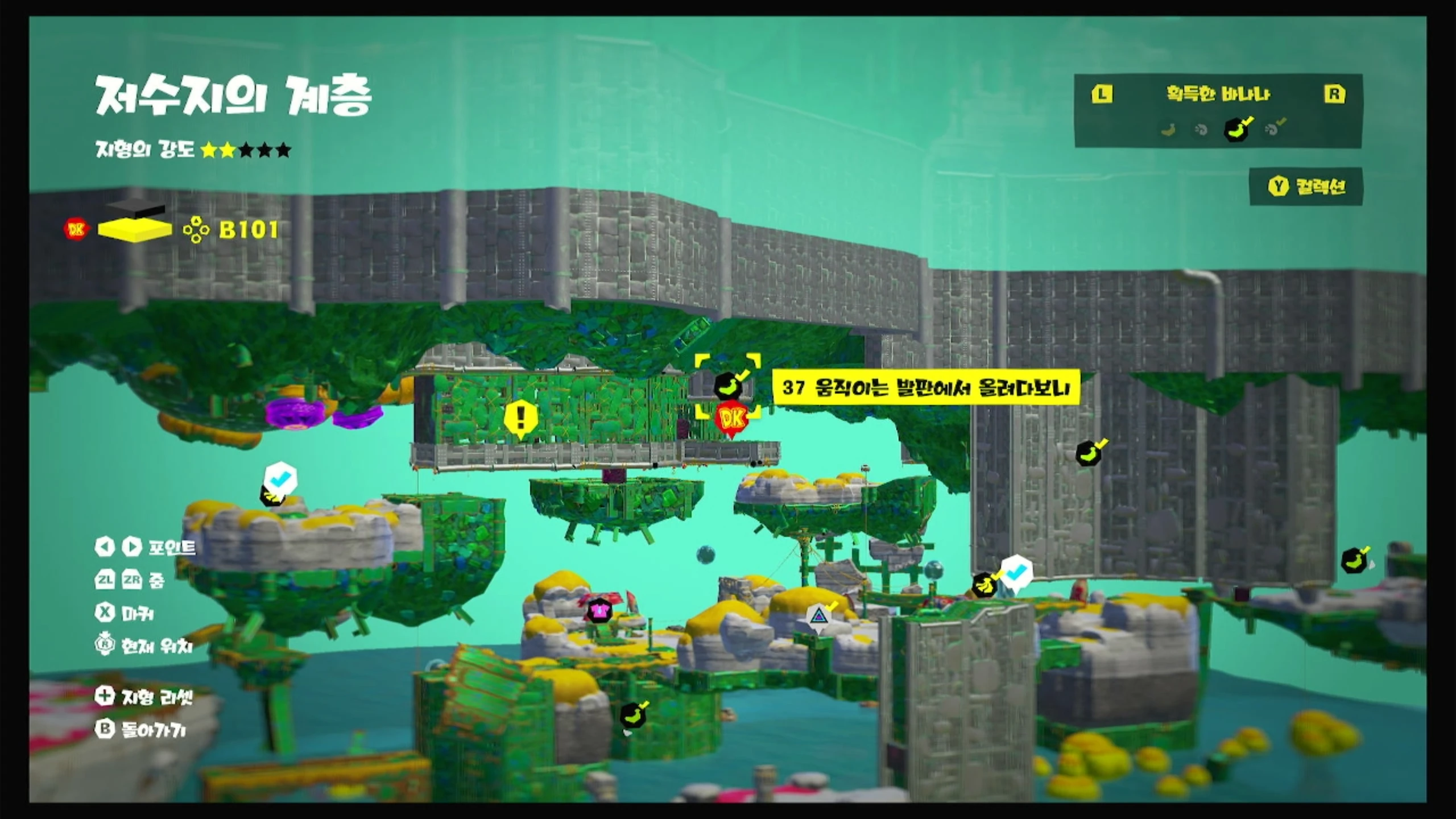Image resolution: width=1456 pixels, height=819 pixels.
Task: Click the pink shirt shop marker
Action: coord(598,611)
